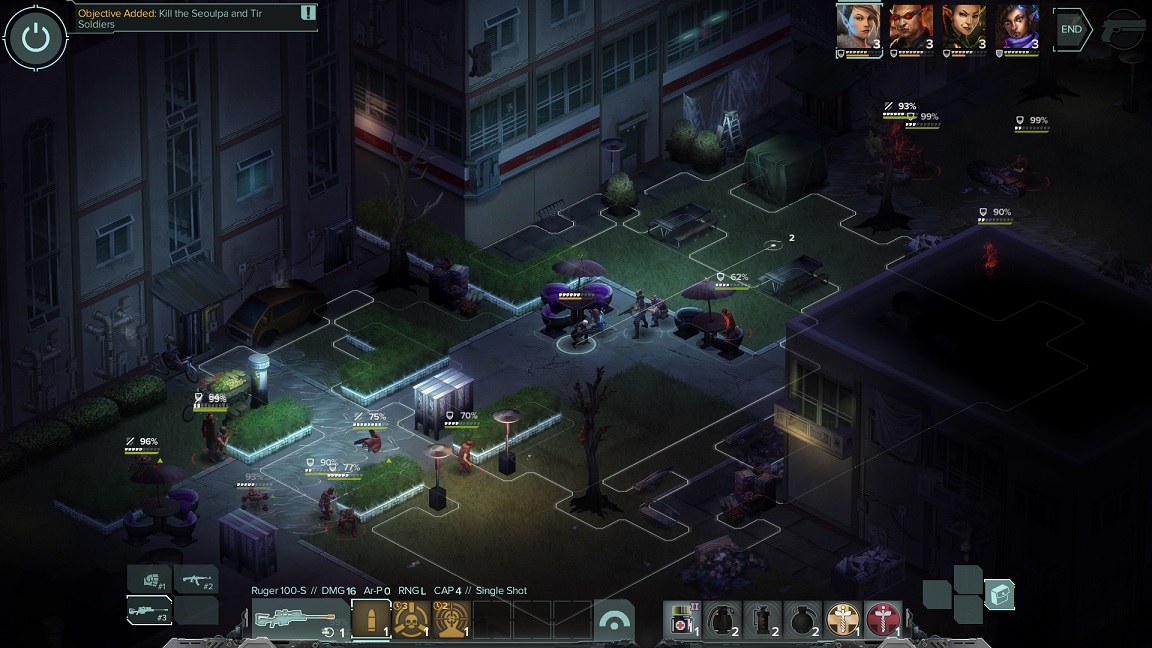Activate the overwatch dome button

[614, 620]
